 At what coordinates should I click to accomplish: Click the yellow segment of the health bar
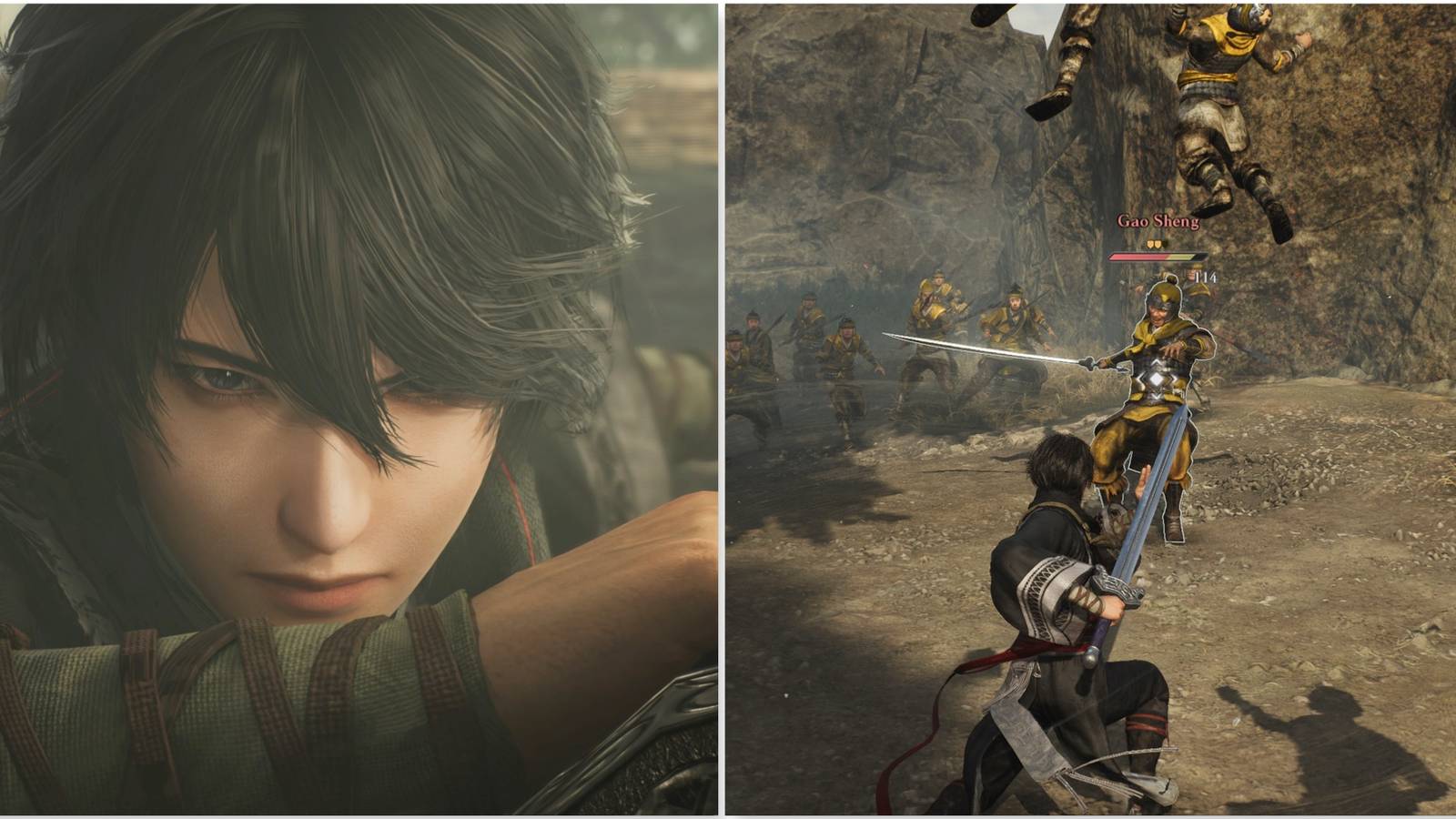click(1180, 256)
